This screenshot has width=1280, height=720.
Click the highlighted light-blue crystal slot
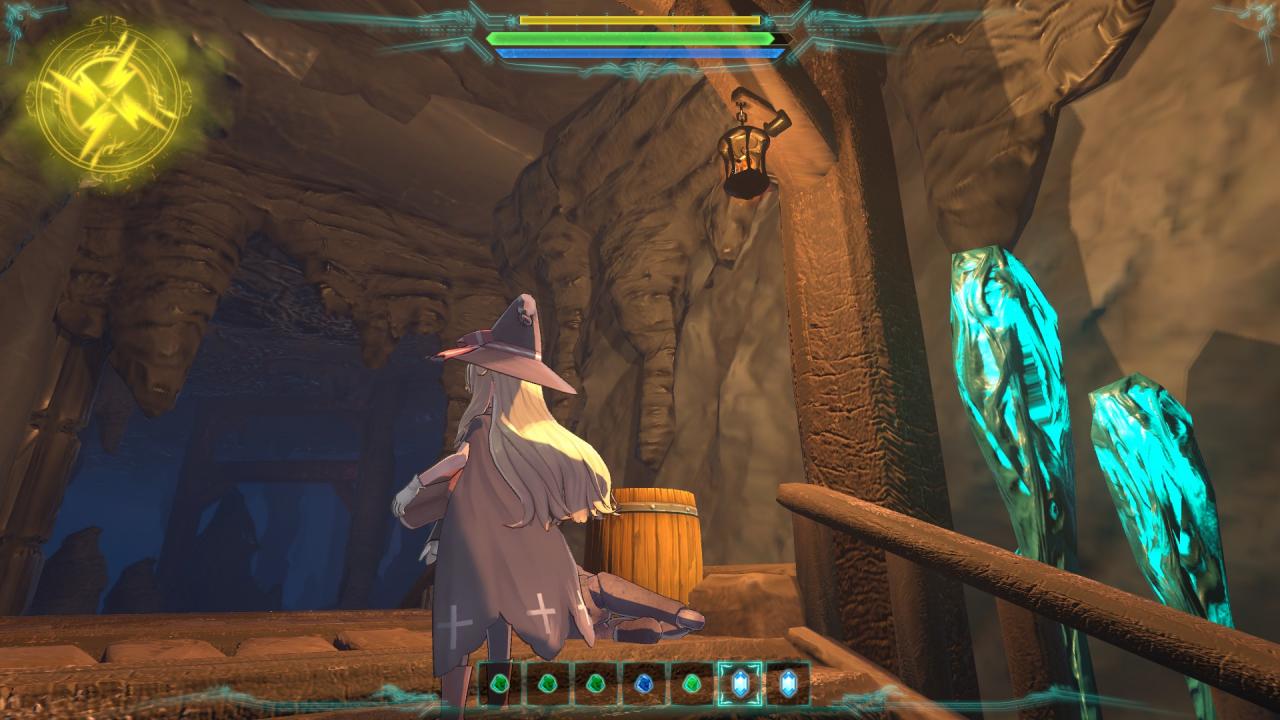[740, 684]
